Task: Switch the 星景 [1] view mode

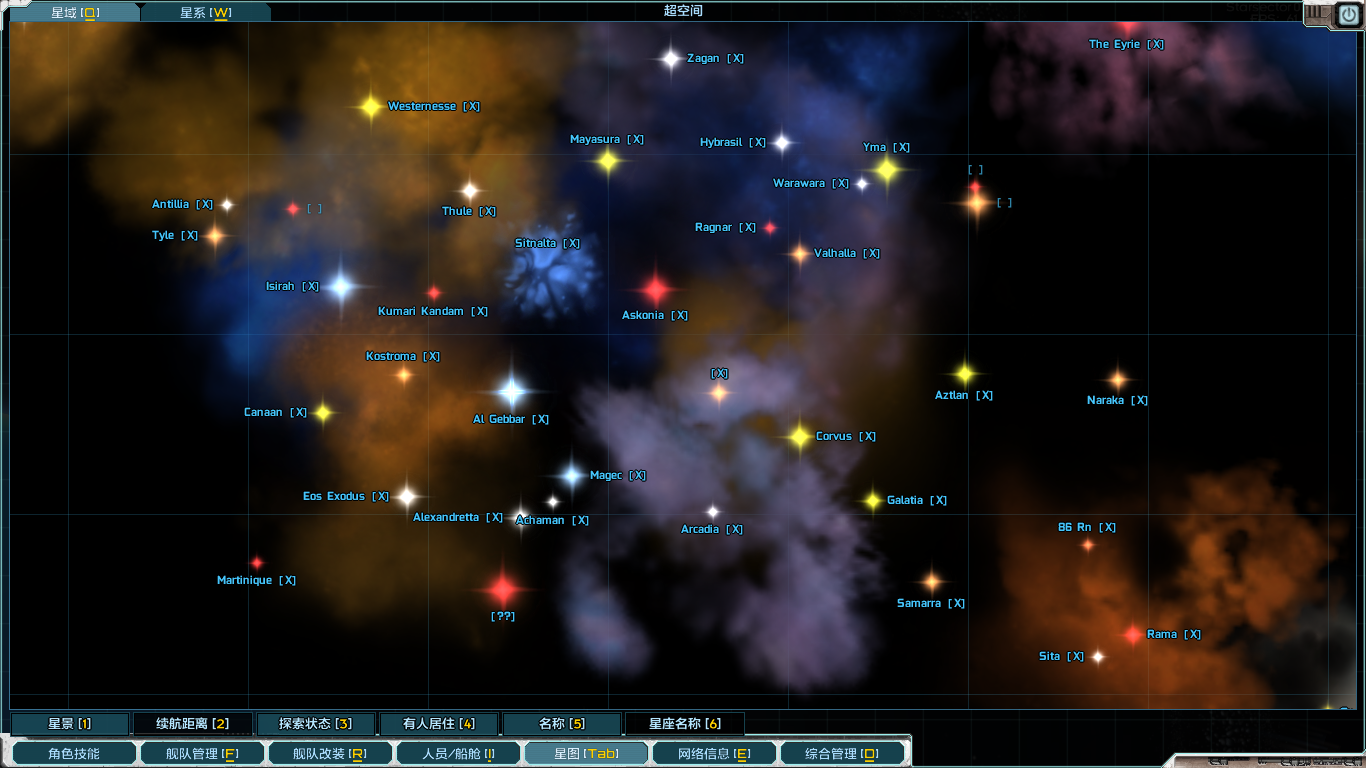Action: point(70,723)
